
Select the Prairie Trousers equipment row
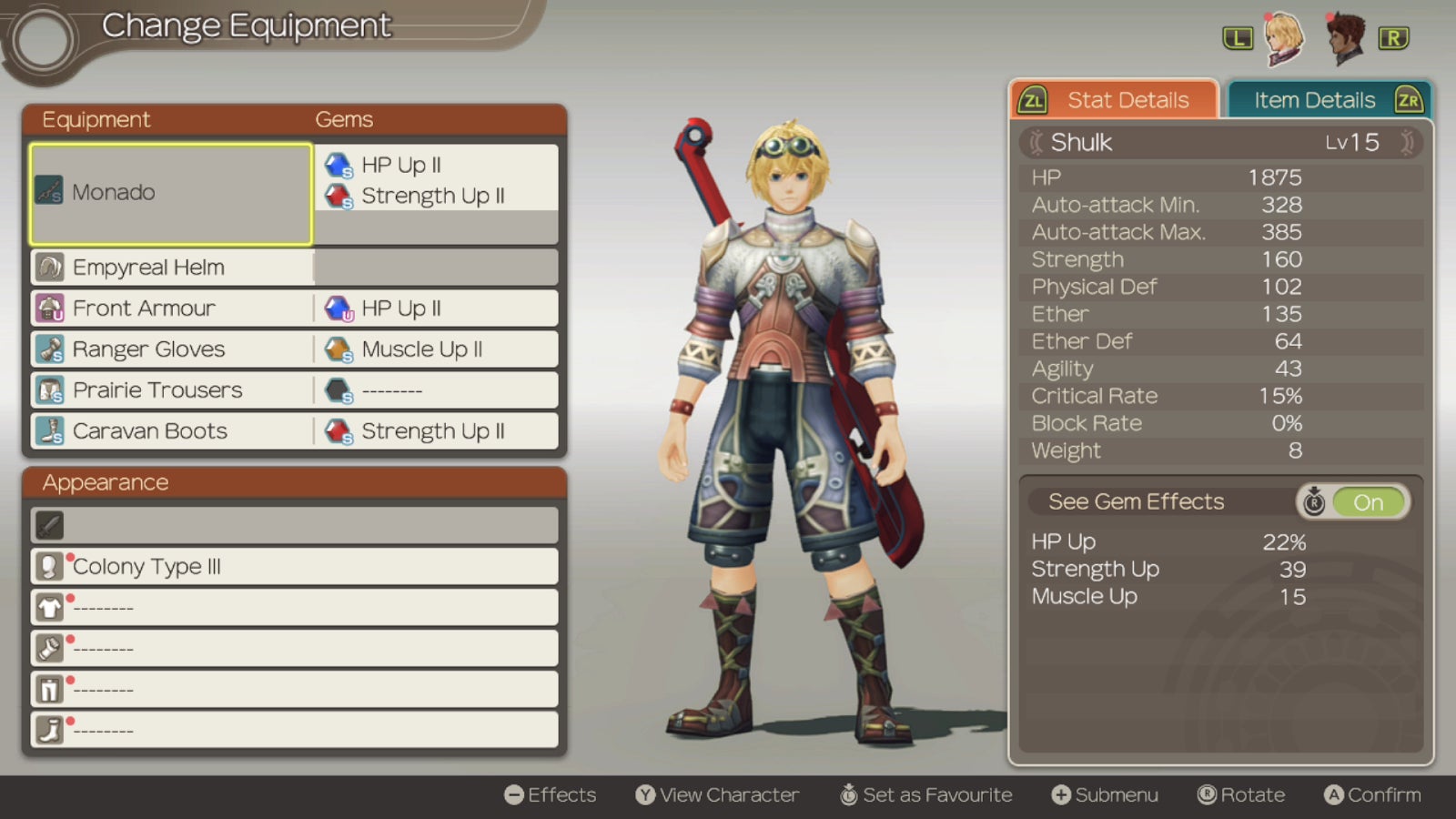[x=171, y=390]
